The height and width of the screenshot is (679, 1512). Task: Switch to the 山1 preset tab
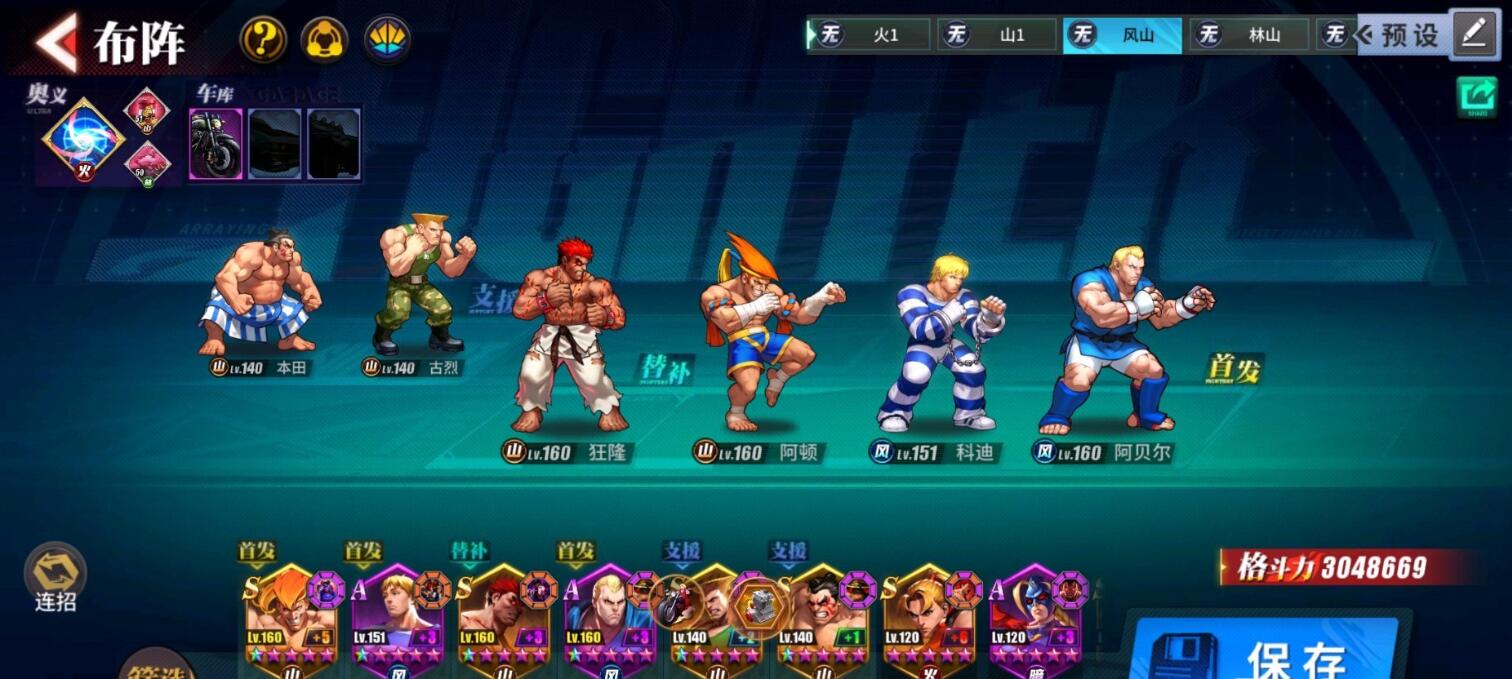(996, 35)
